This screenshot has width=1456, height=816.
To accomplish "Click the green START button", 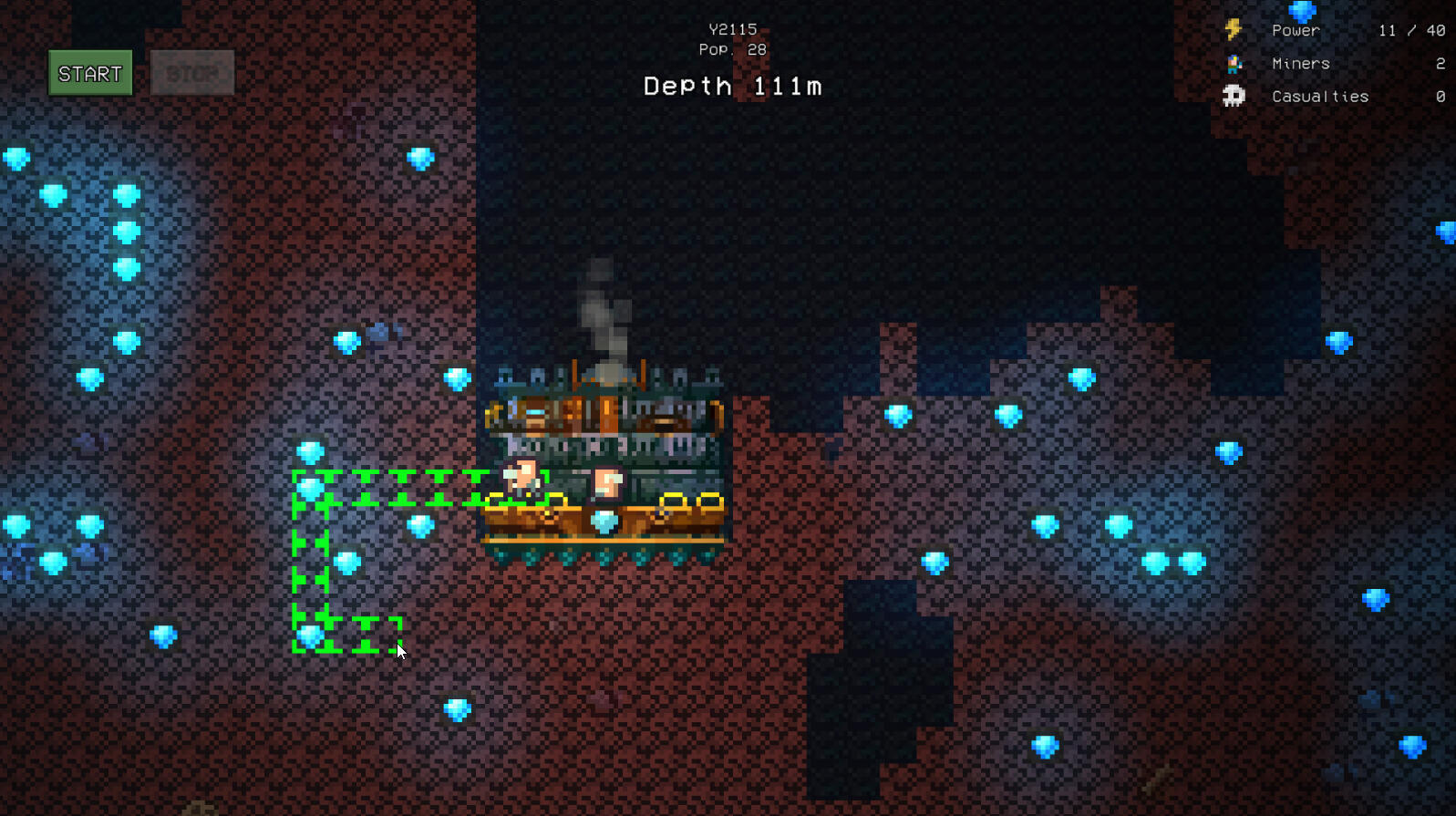I will pos(90,74).
